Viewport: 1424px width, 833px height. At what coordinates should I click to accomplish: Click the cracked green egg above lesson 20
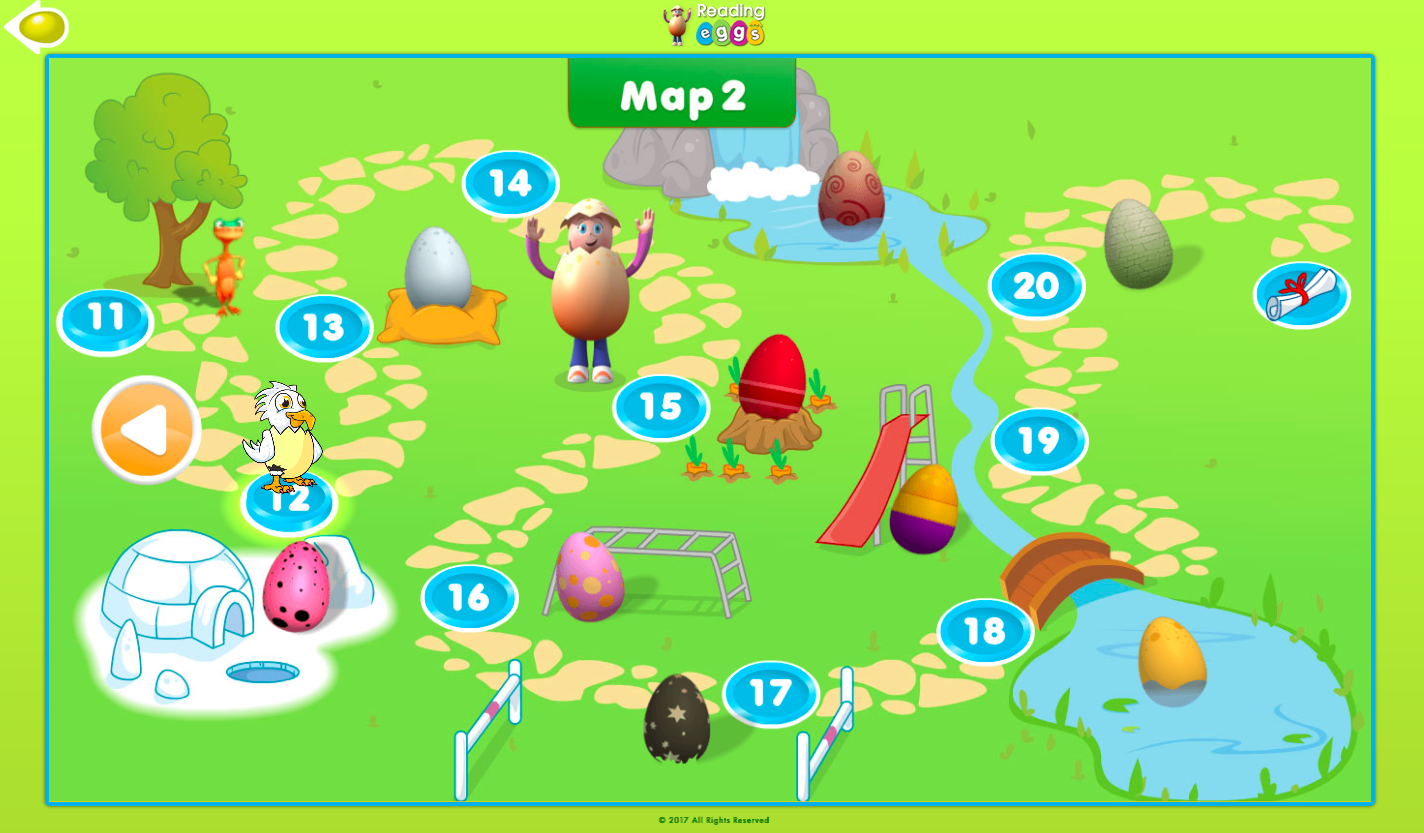pyautogui.click(x=1139, y=245)
